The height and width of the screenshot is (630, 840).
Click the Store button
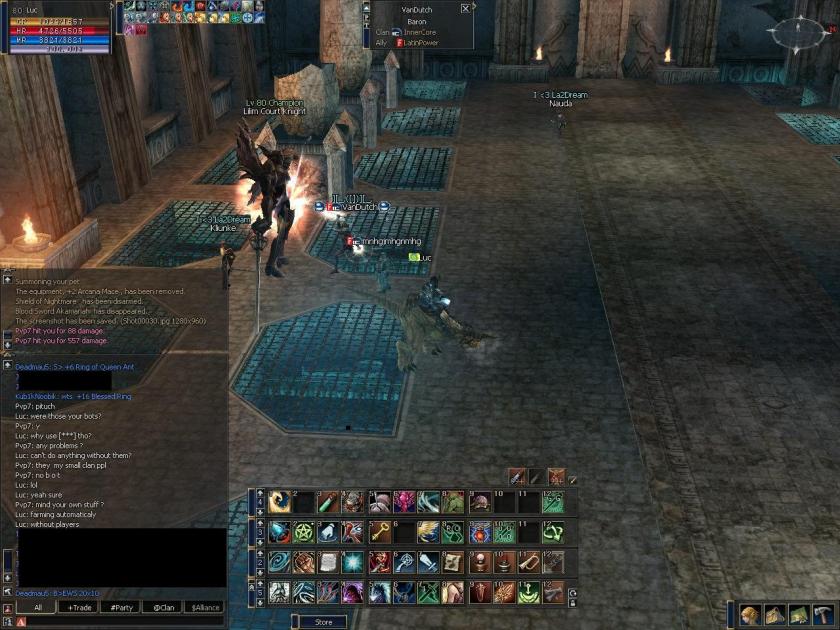pos(323,622)
